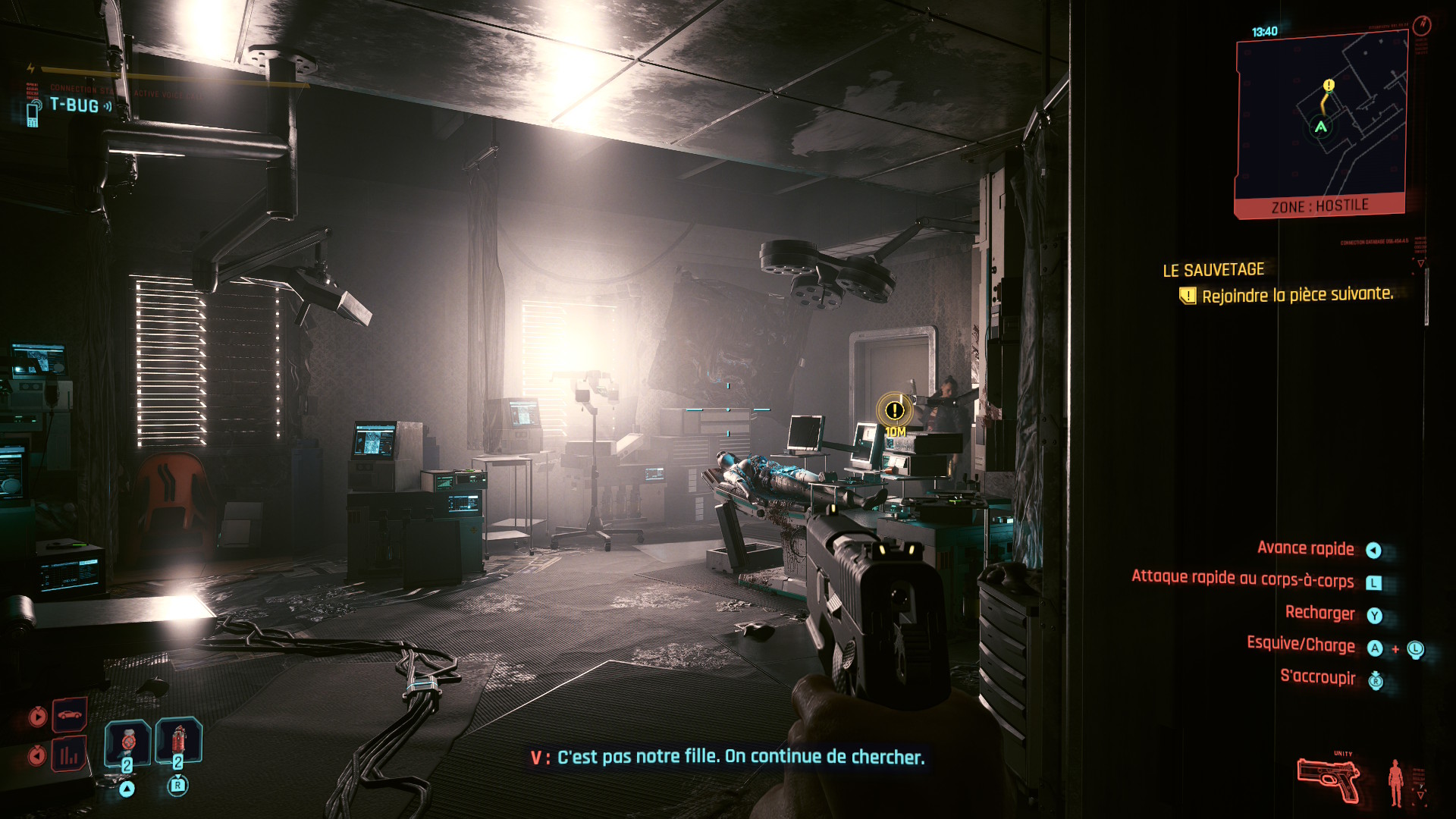
Task: Select the Esquive/Charge binding row
Action: (1301, 646)
